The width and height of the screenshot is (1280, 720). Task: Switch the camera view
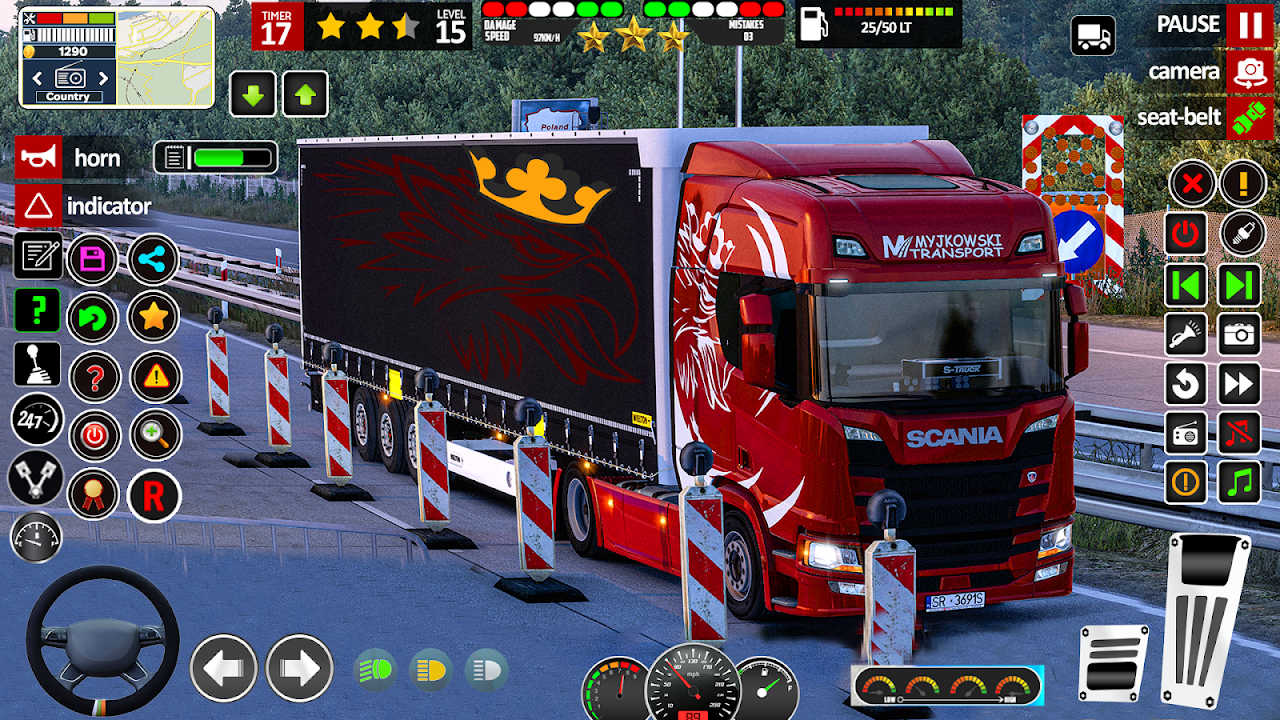[1249, 72]
